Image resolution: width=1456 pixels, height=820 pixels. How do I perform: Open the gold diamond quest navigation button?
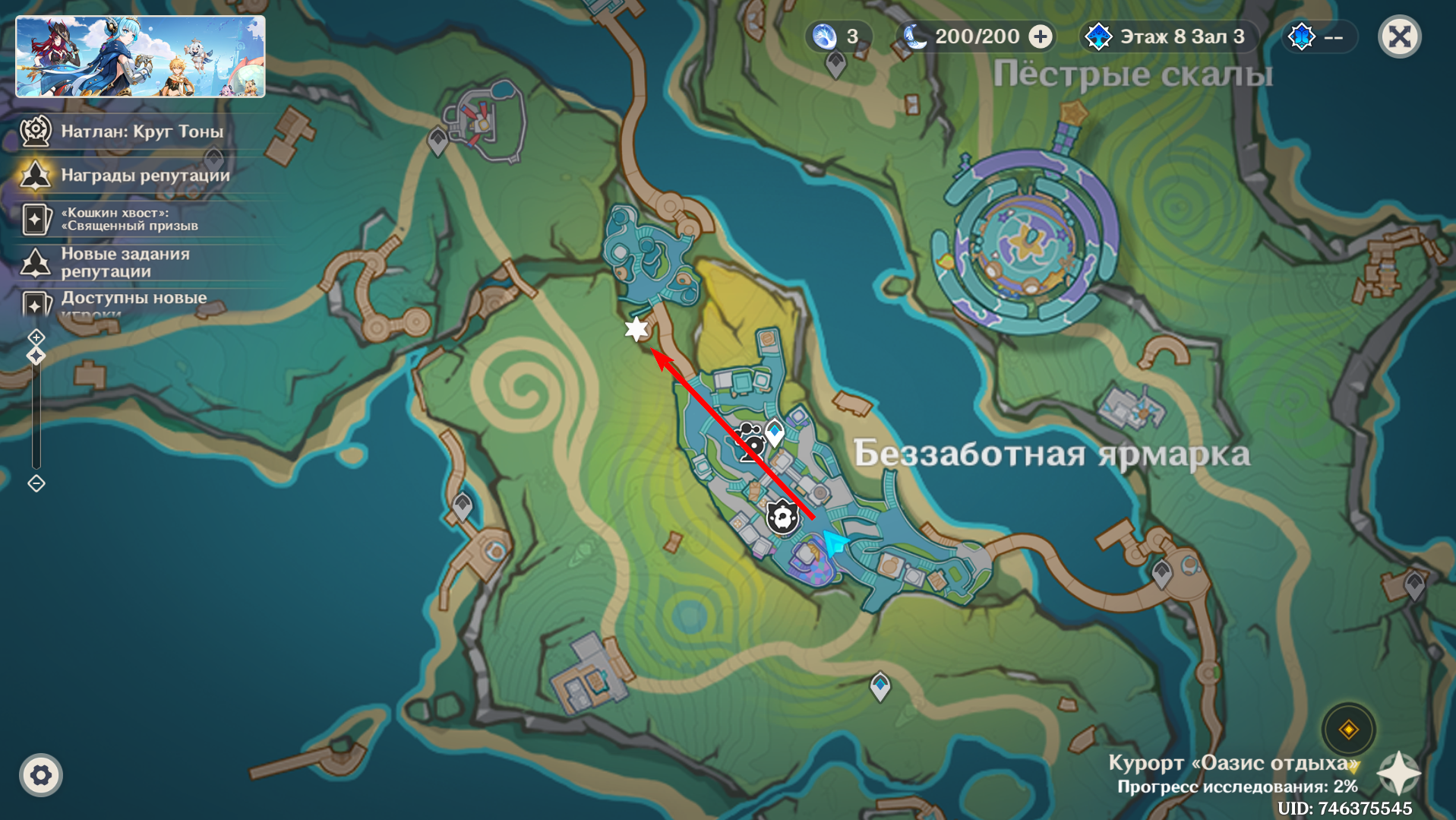1348,730
